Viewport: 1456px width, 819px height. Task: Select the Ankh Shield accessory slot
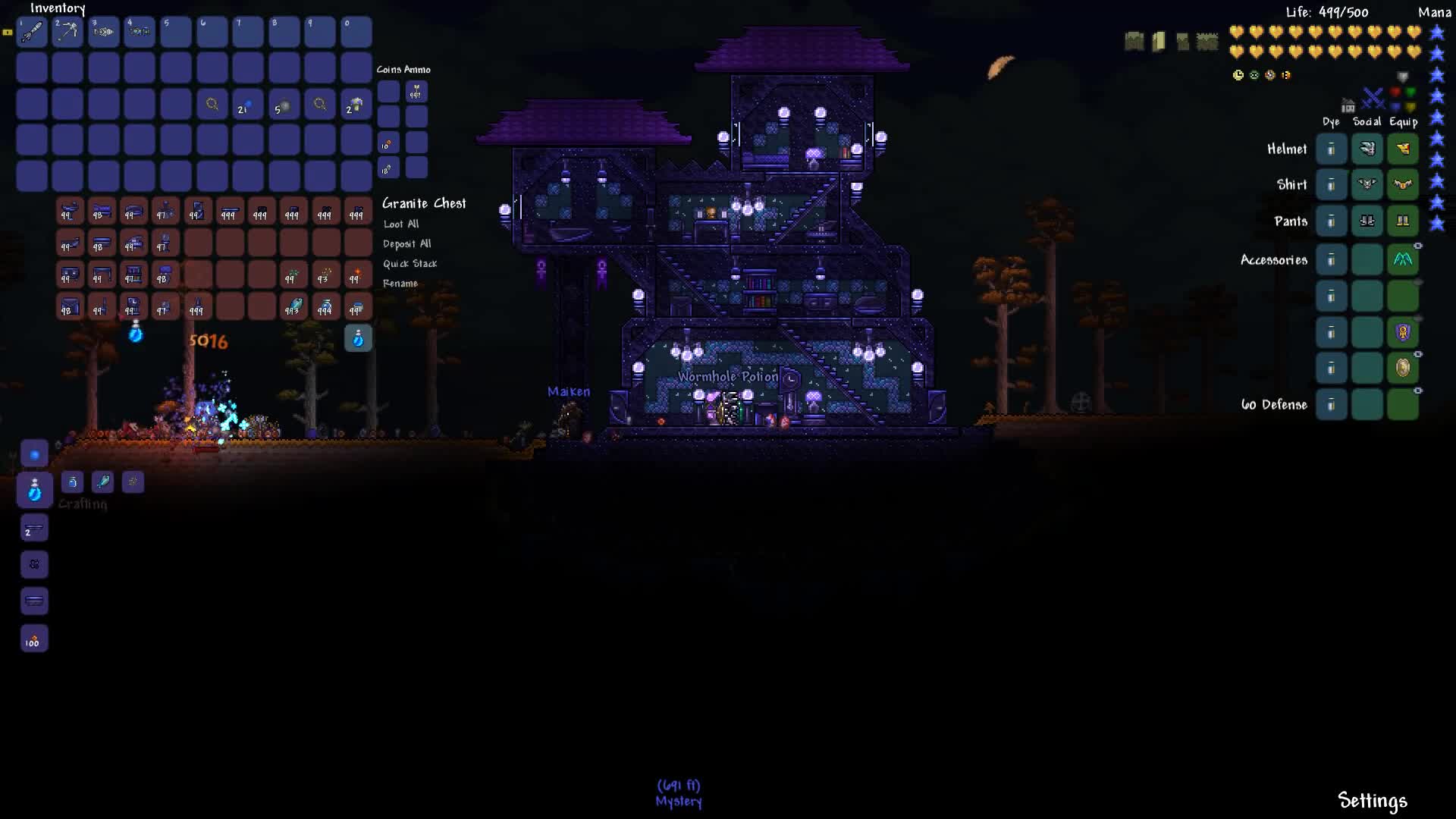click(1403, 331)
